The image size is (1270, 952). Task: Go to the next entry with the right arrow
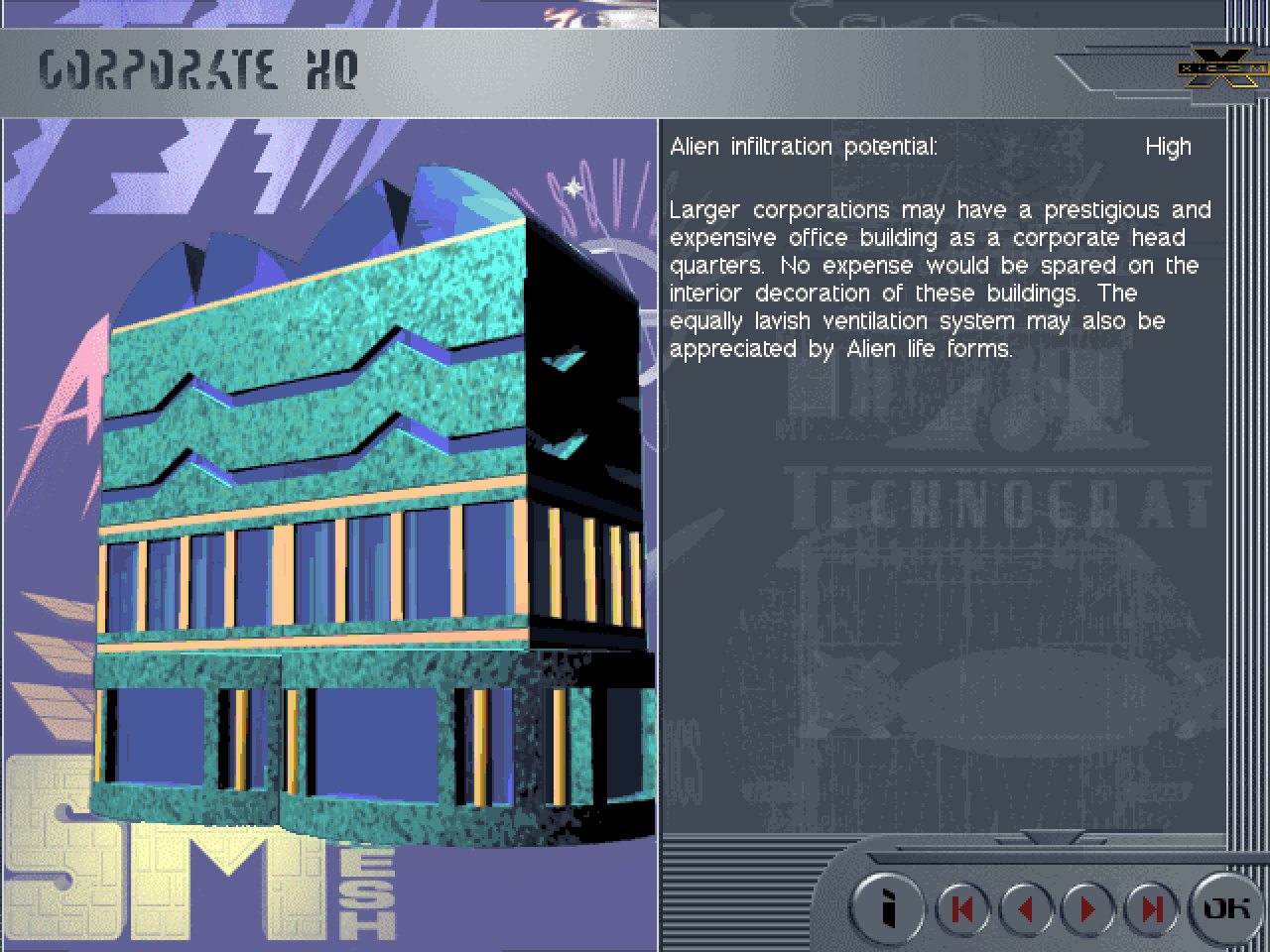pos(1088,908)
